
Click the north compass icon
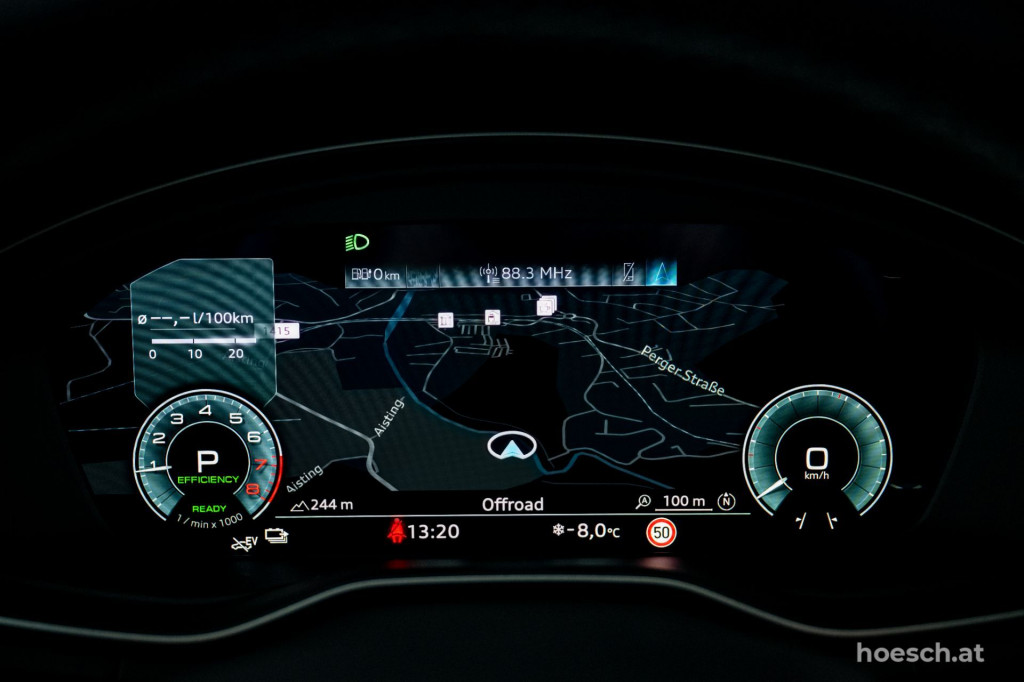tap(726, 501)
